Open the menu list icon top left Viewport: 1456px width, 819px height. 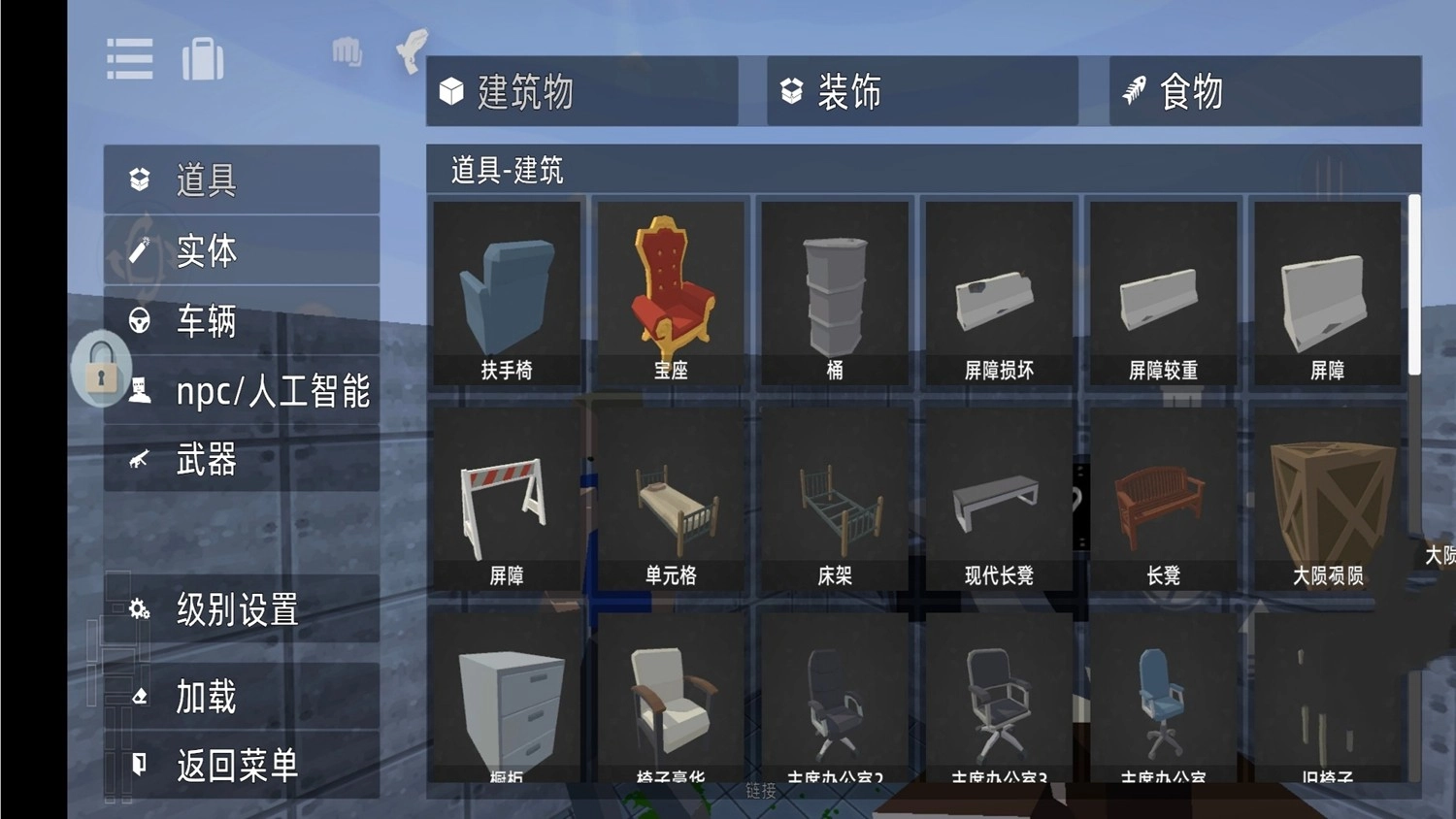pyautogui.click(x=129, y=58)
